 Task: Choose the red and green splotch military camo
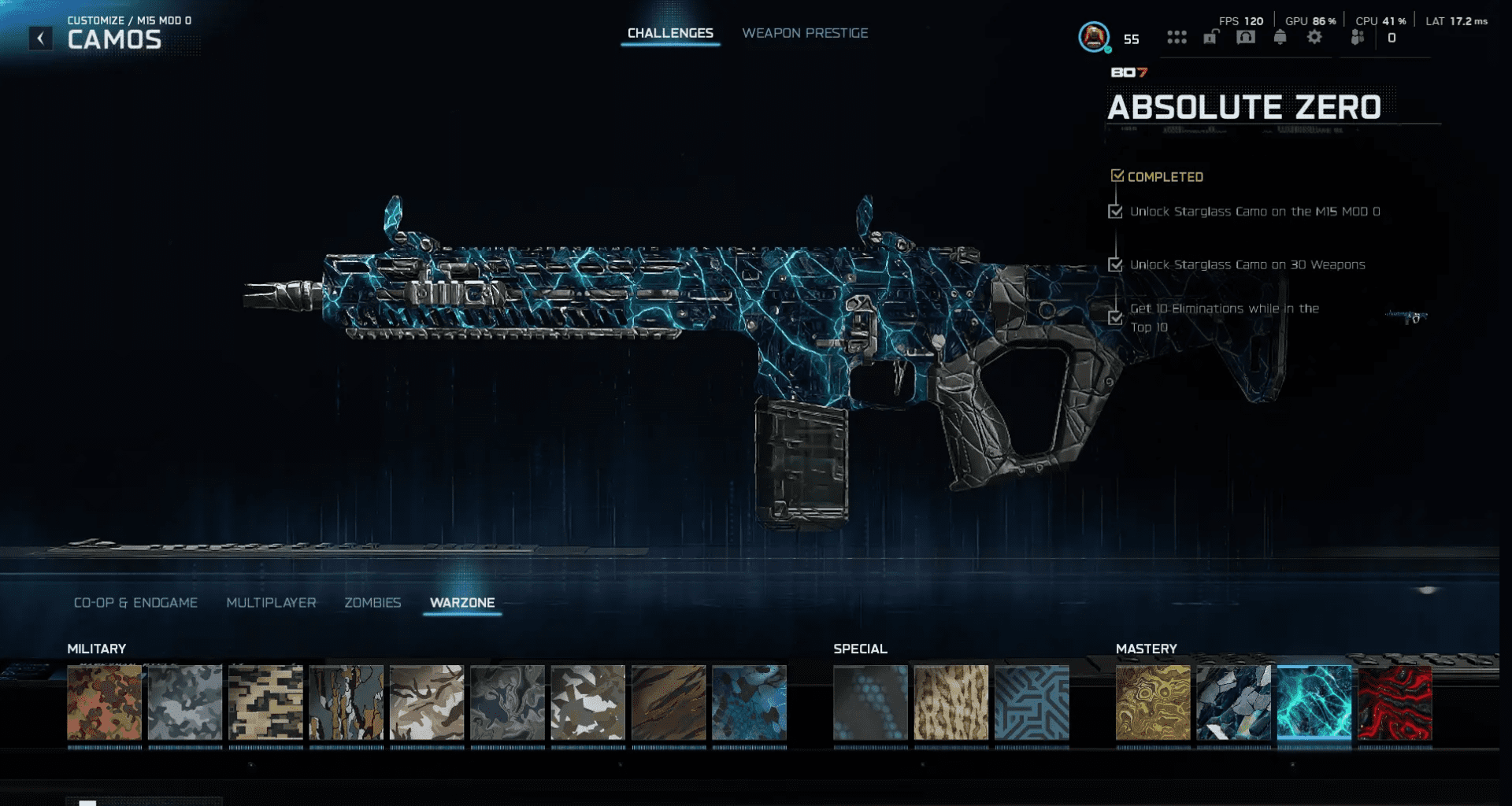pos(105,703)
